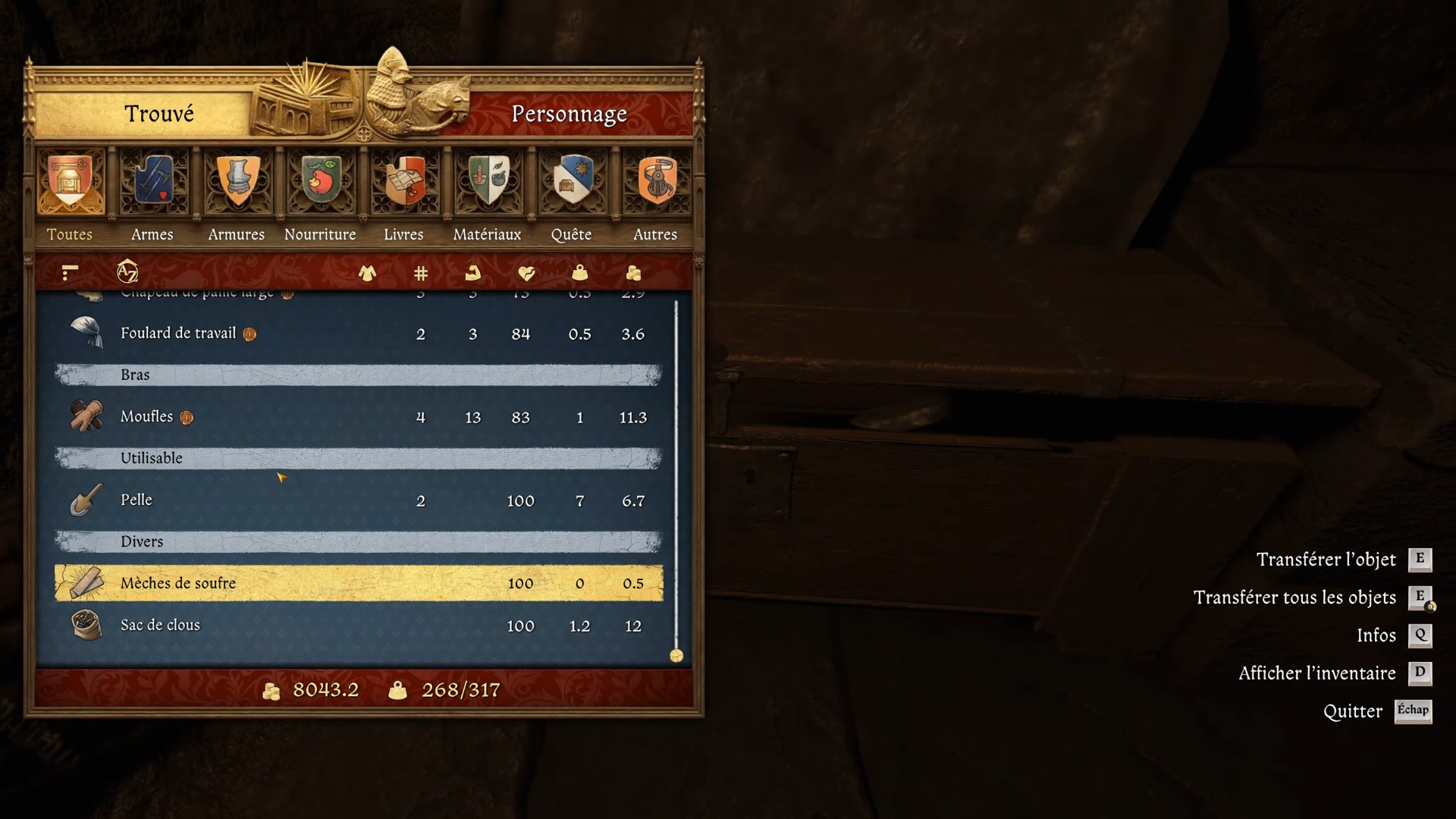Viewport: 1456px width, 819px height.
Task: Sort by condition using the heart icon
Action: pyautogui.click(x=527, y=274)
